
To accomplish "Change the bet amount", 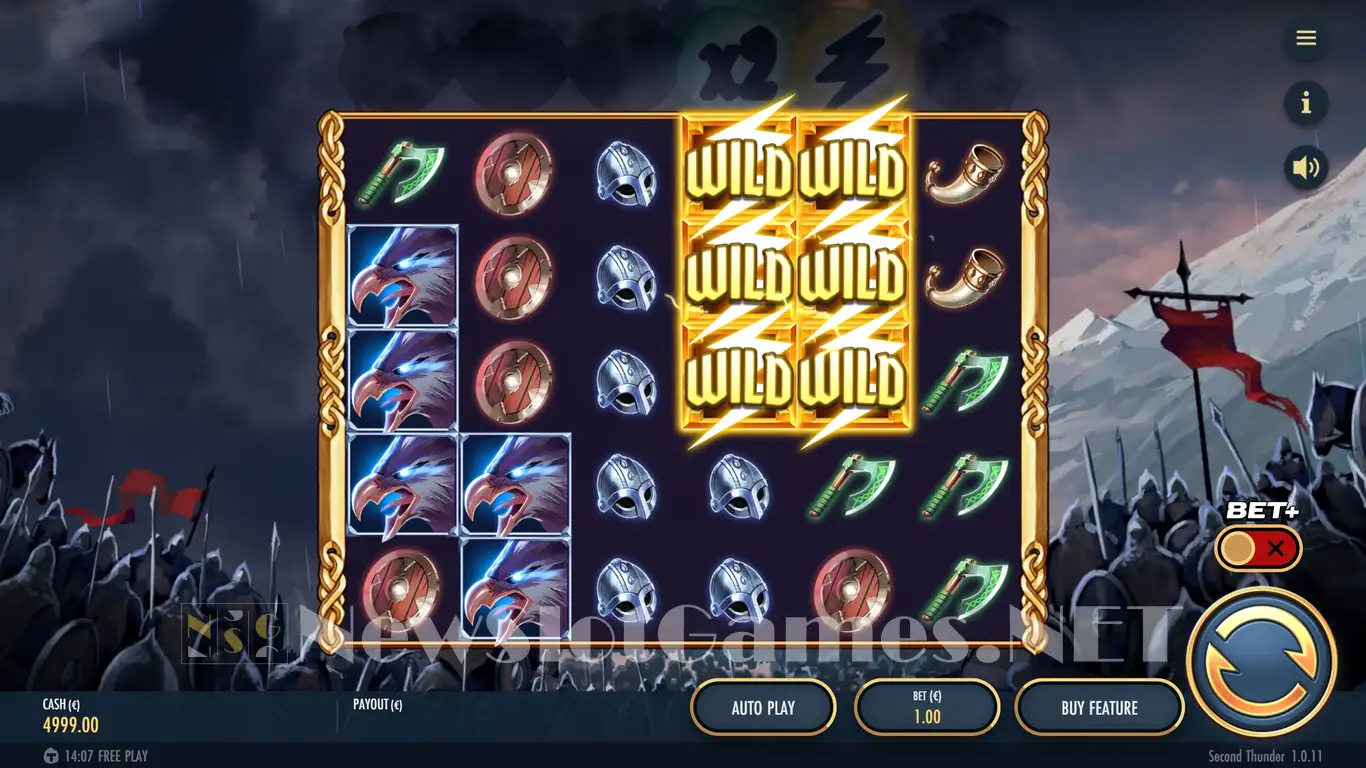I will (x=927, y=708).
